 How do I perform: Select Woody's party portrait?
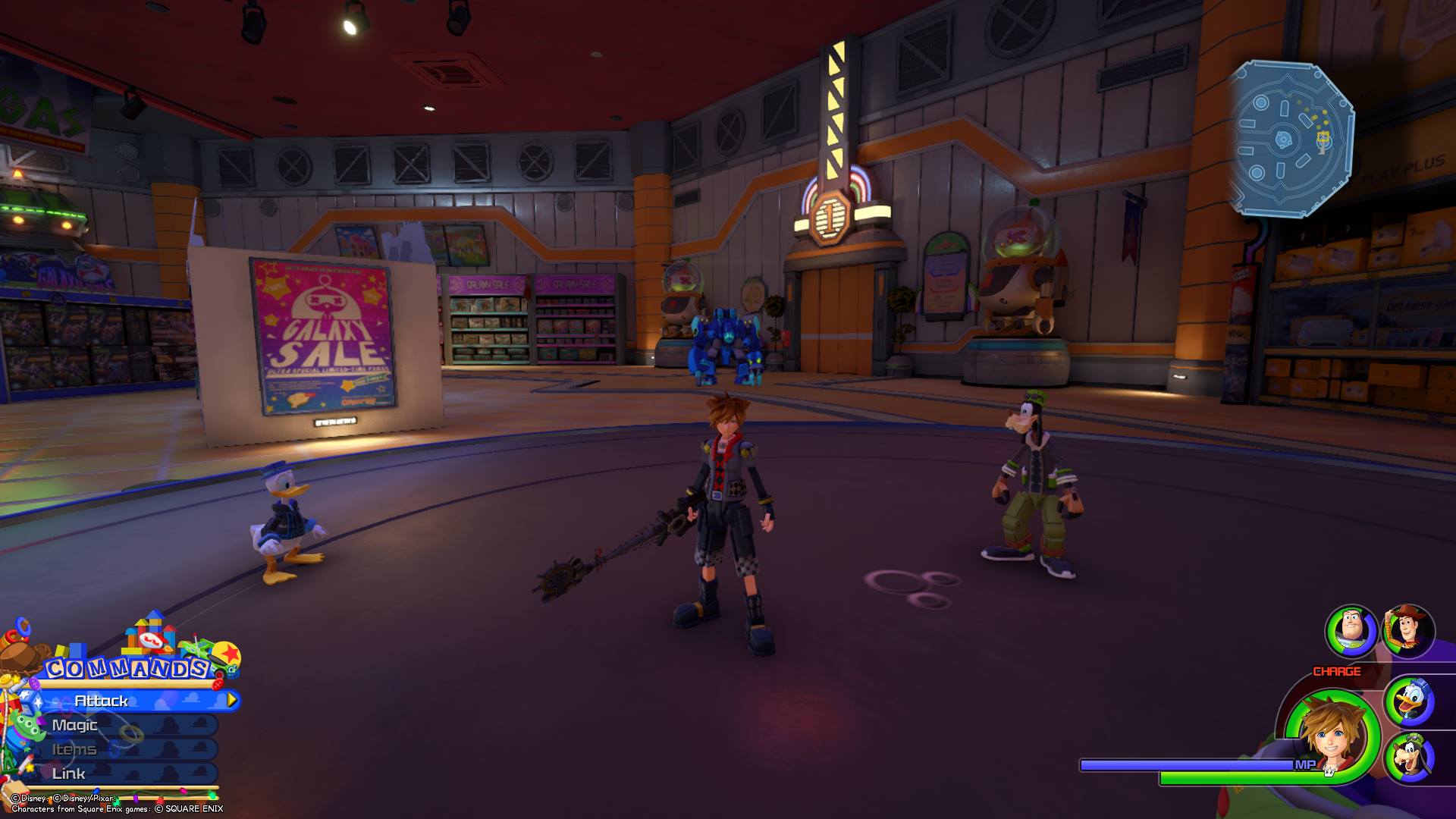pyautogui.click(x=1408, y=631)
